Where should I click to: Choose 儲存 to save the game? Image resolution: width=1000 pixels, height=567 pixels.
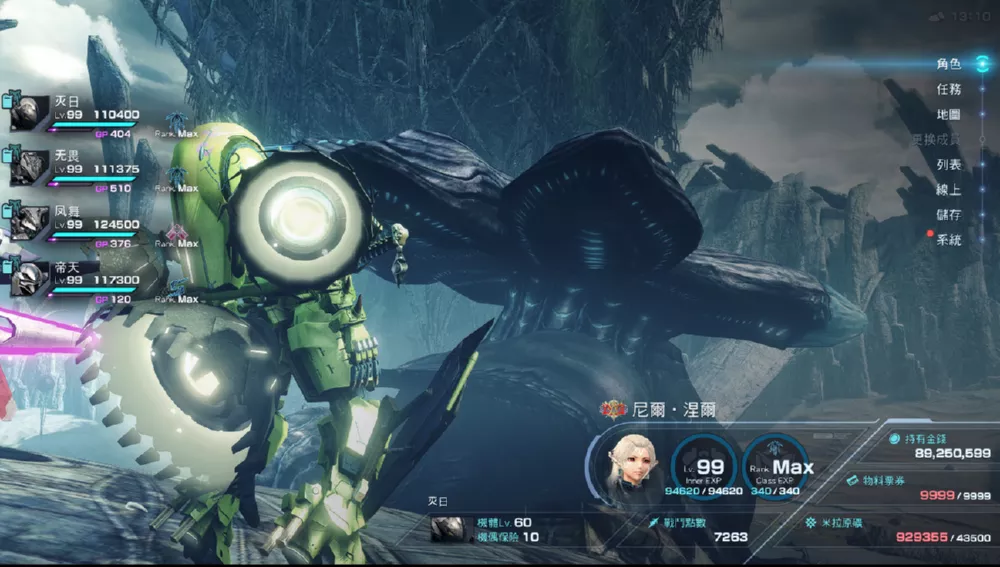[x=949, y=215]
